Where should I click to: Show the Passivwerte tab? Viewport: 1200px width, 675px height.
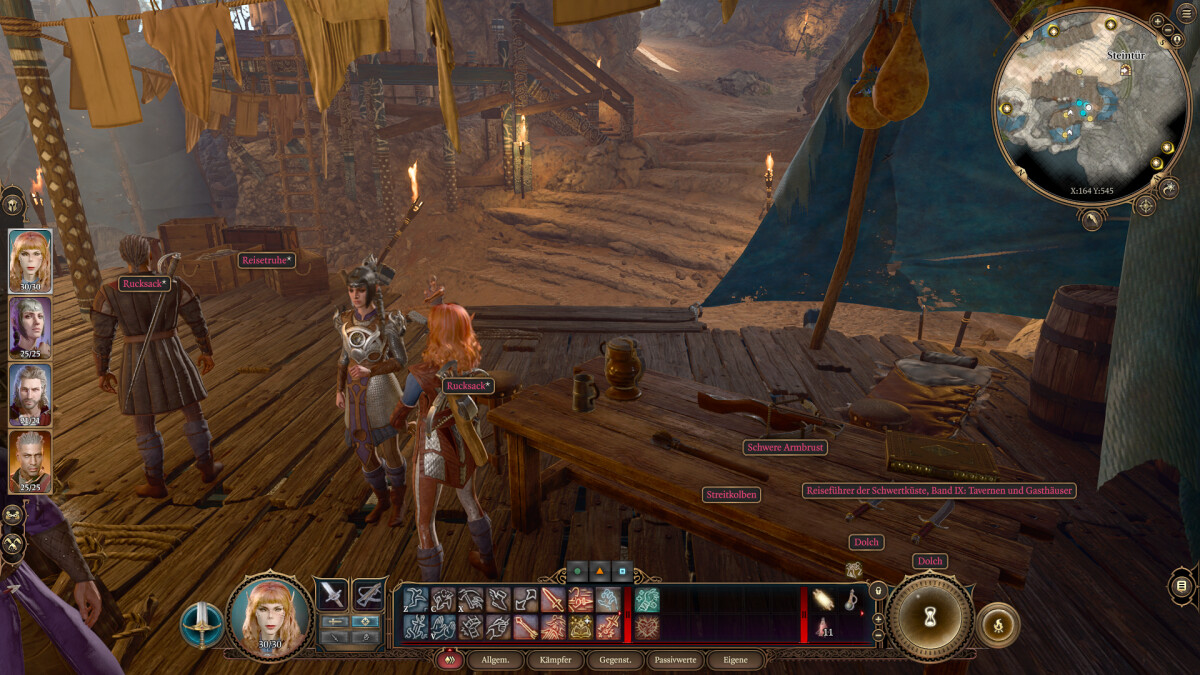(x=675, y=660)
